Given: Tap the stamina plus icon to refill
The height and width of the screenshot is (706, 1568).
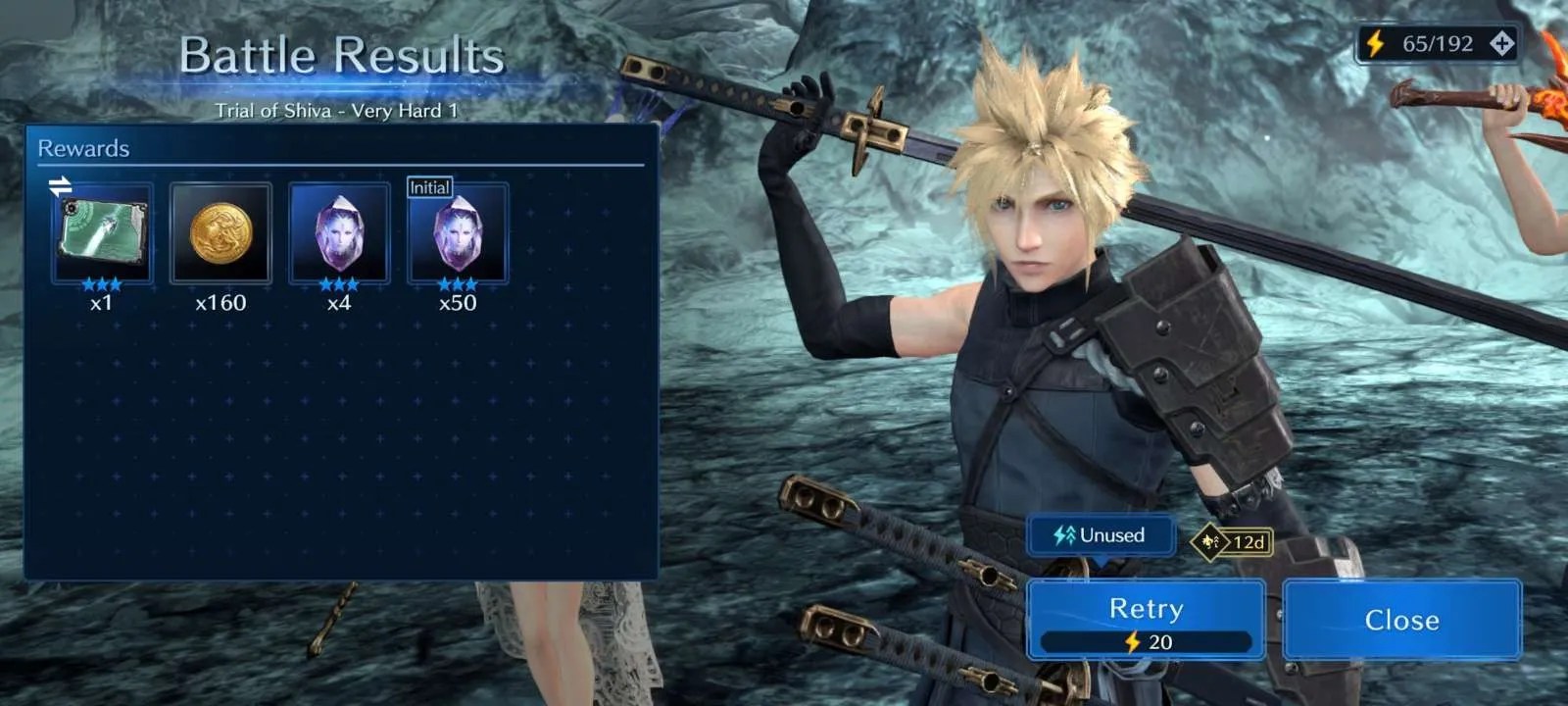Looking at the screenshot, I should coord(1501,43).
